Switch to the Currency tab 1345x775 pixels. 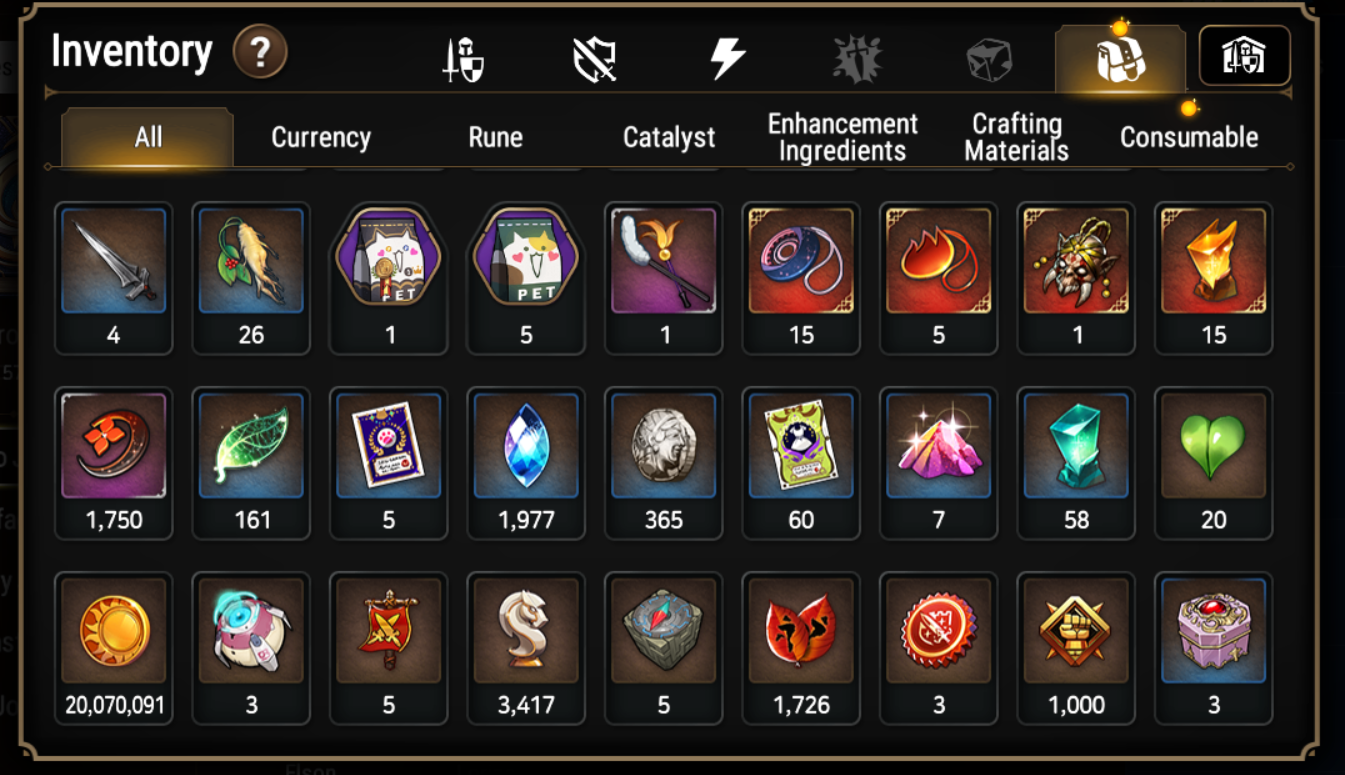321,137
